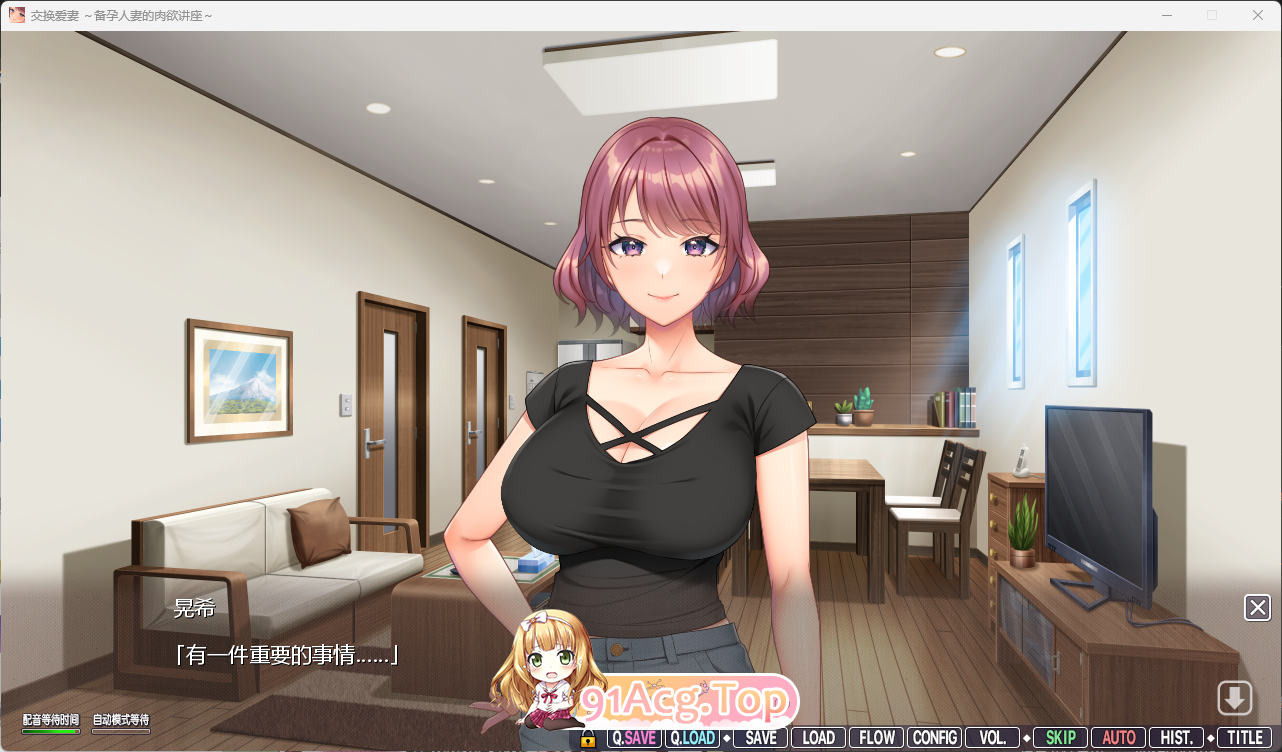The height and width of the screenshot is (752, 1282).
Task: Open the VOL. volume settings
Action: (x=992, y=738)
